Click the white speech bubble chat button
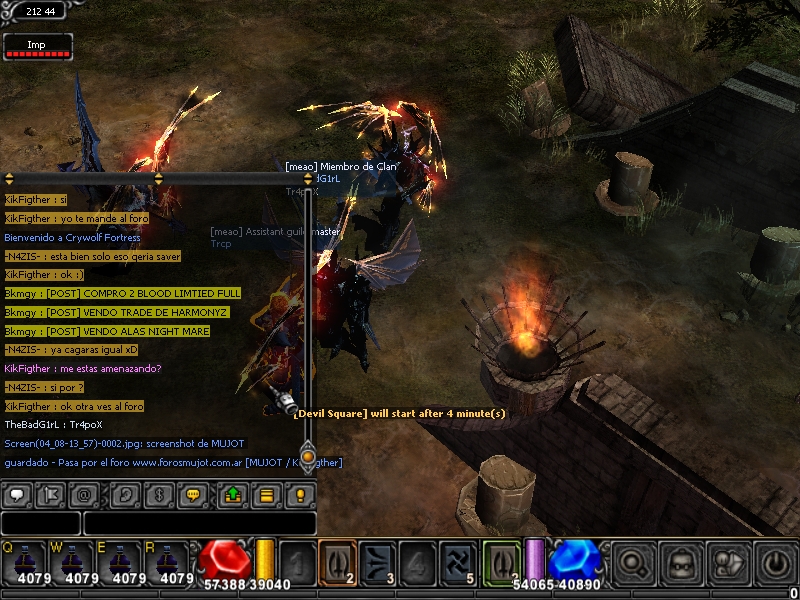800x600 pixels. [x=17, y=494]
